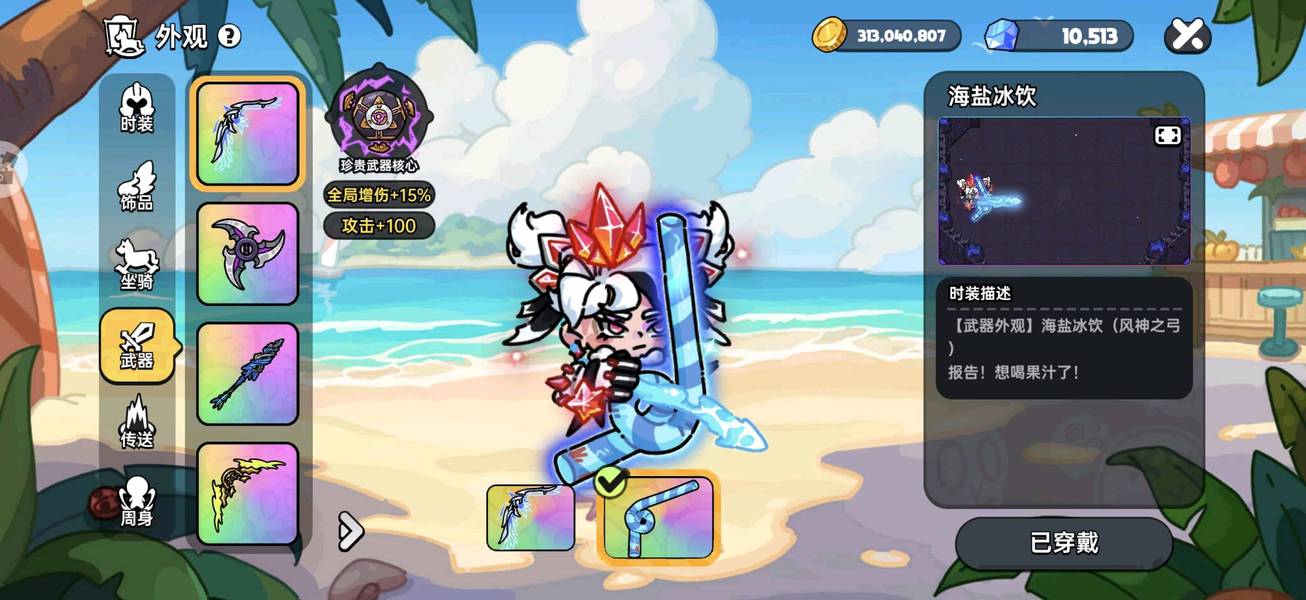The height and width of the screenshot is (600, 1306).
Task: Expand the weapon list arrow
Action: (x=350, y=532)
